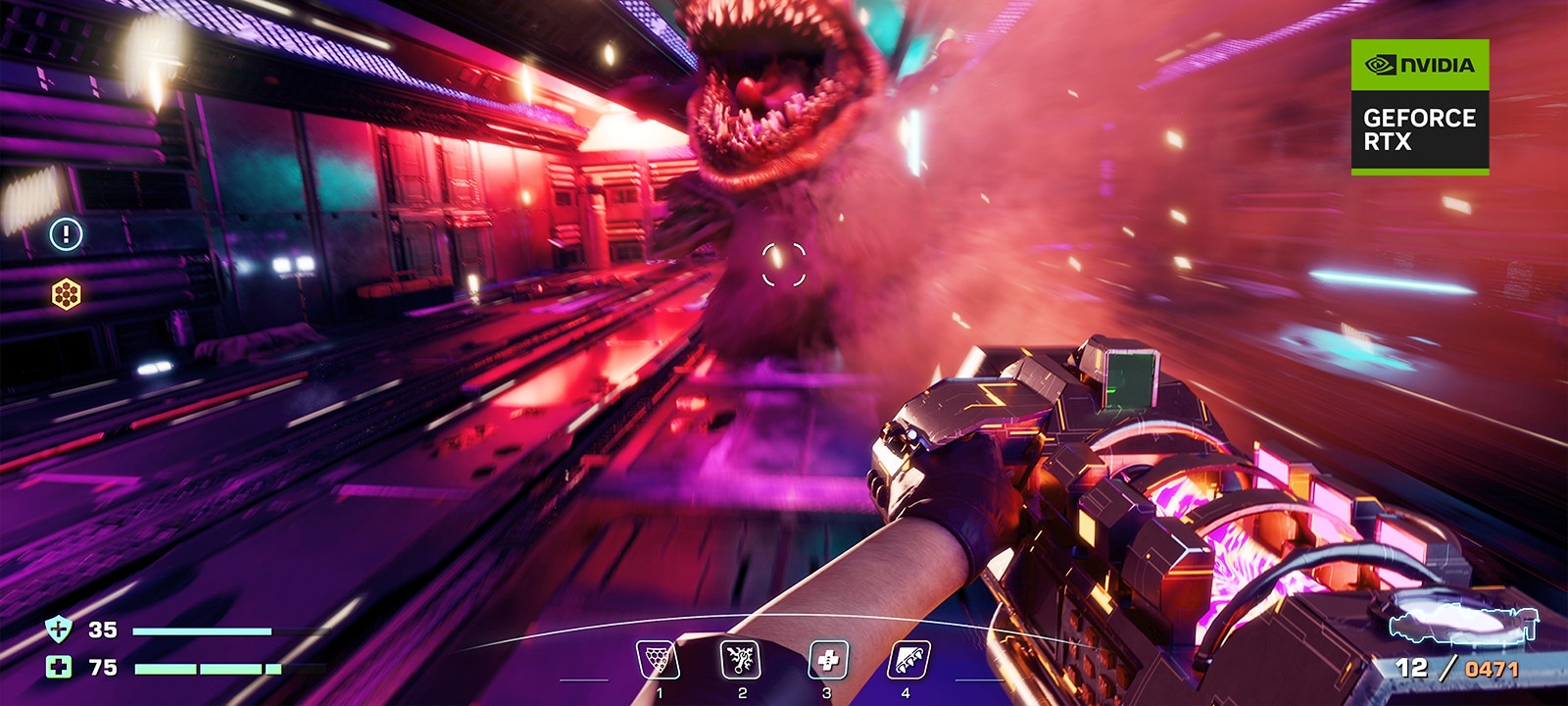Use the medkit cross ability in slot 3

[827, 660]
